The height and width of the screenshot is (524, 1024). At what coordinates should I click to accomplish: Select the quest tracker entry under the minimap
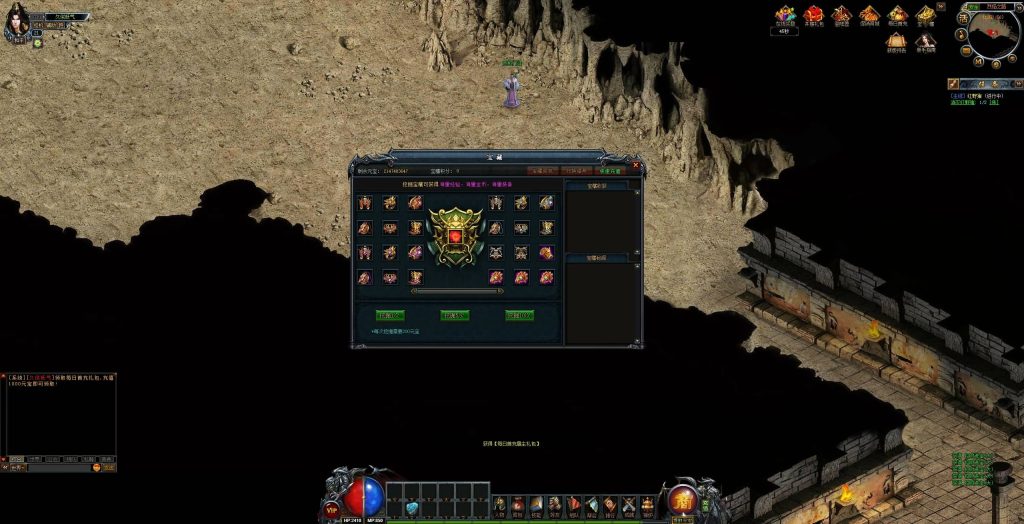point(975,98)
